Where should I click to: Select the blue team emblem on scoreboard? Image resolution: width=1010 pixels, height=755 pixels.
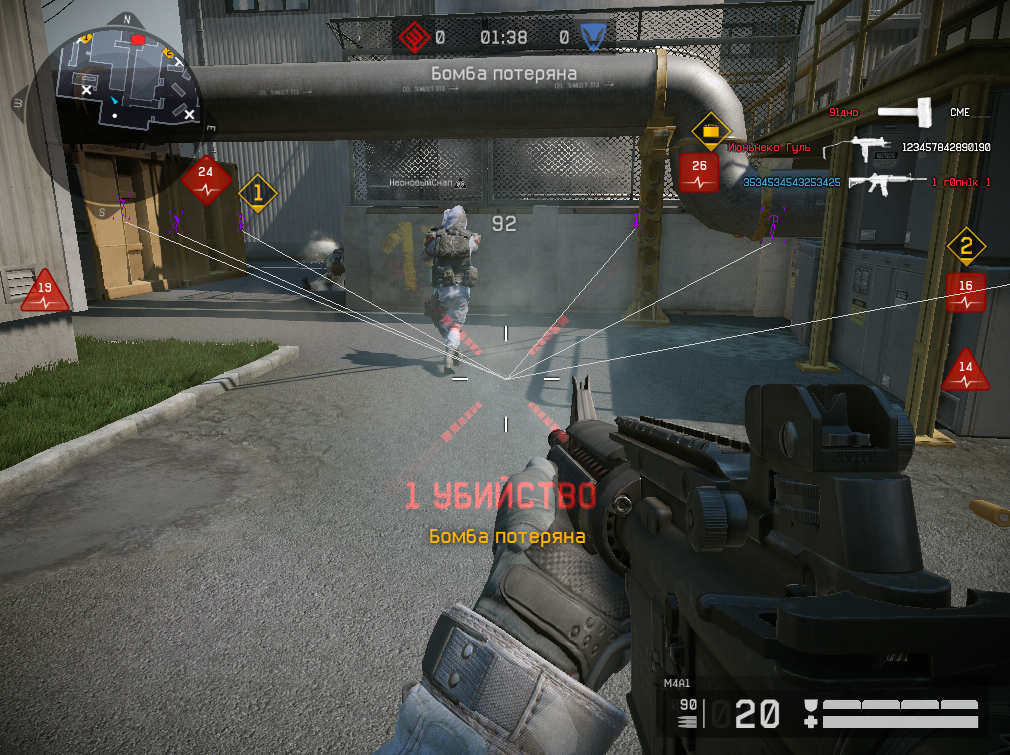click(x=595, y=38)
